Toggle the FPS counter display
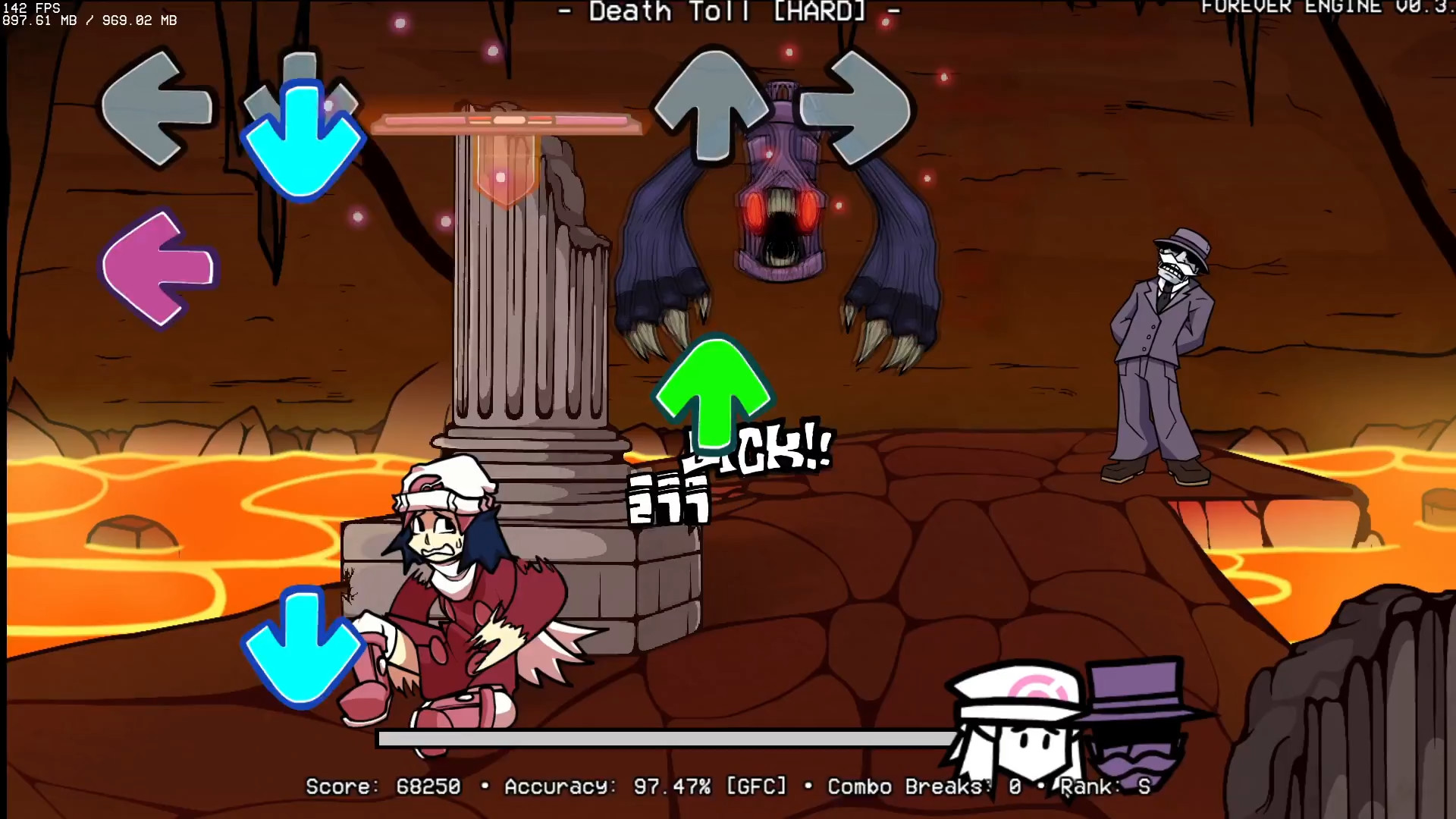 [x=30, y=8]
